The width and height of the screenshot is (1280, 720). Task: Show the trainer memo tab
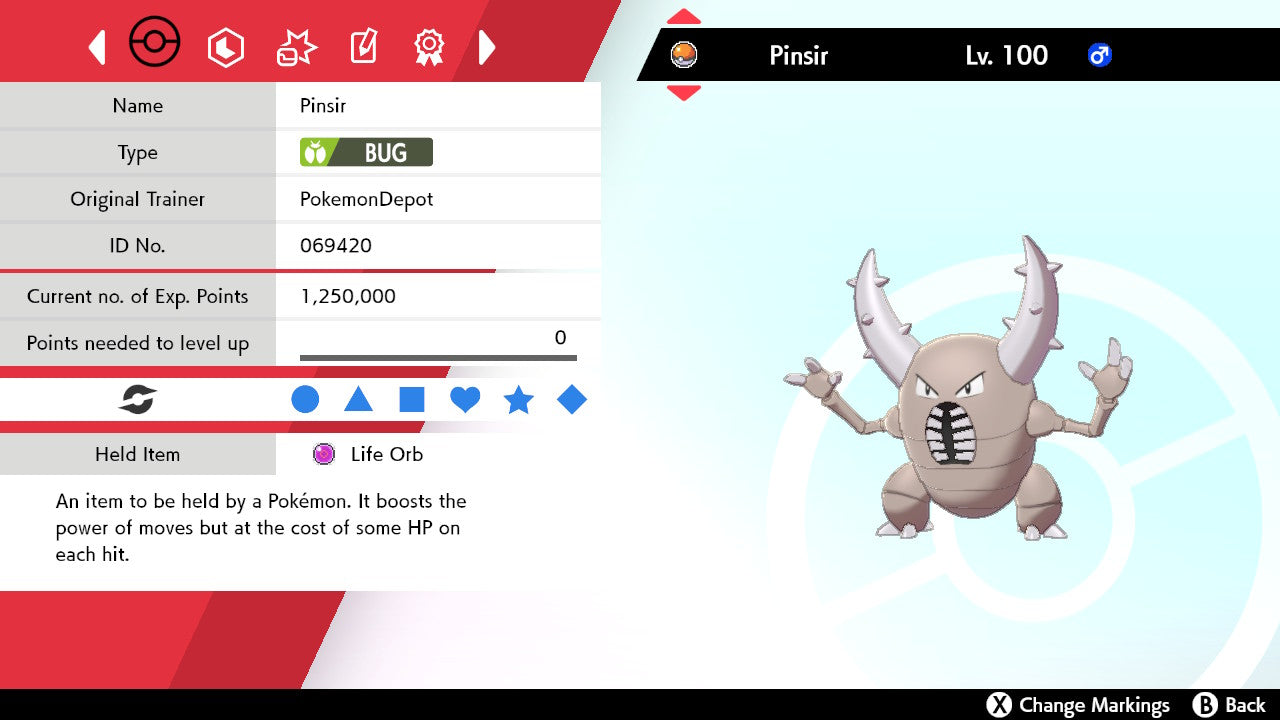pyautogui.click(x=362, y=47)
